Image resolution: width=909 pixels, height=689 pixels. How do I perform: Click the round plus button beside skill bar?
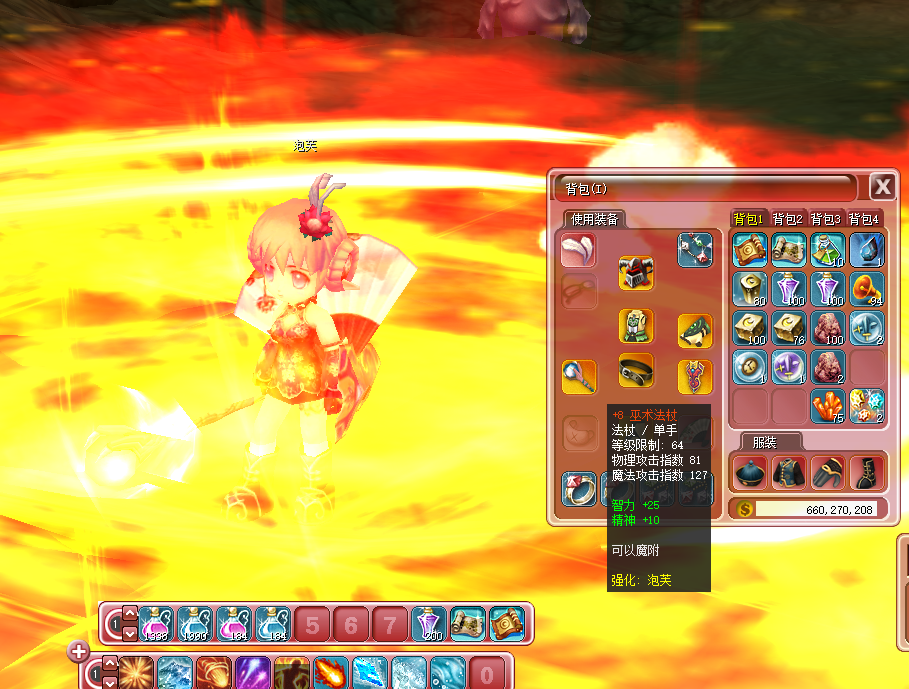click(x=79, y=652)
